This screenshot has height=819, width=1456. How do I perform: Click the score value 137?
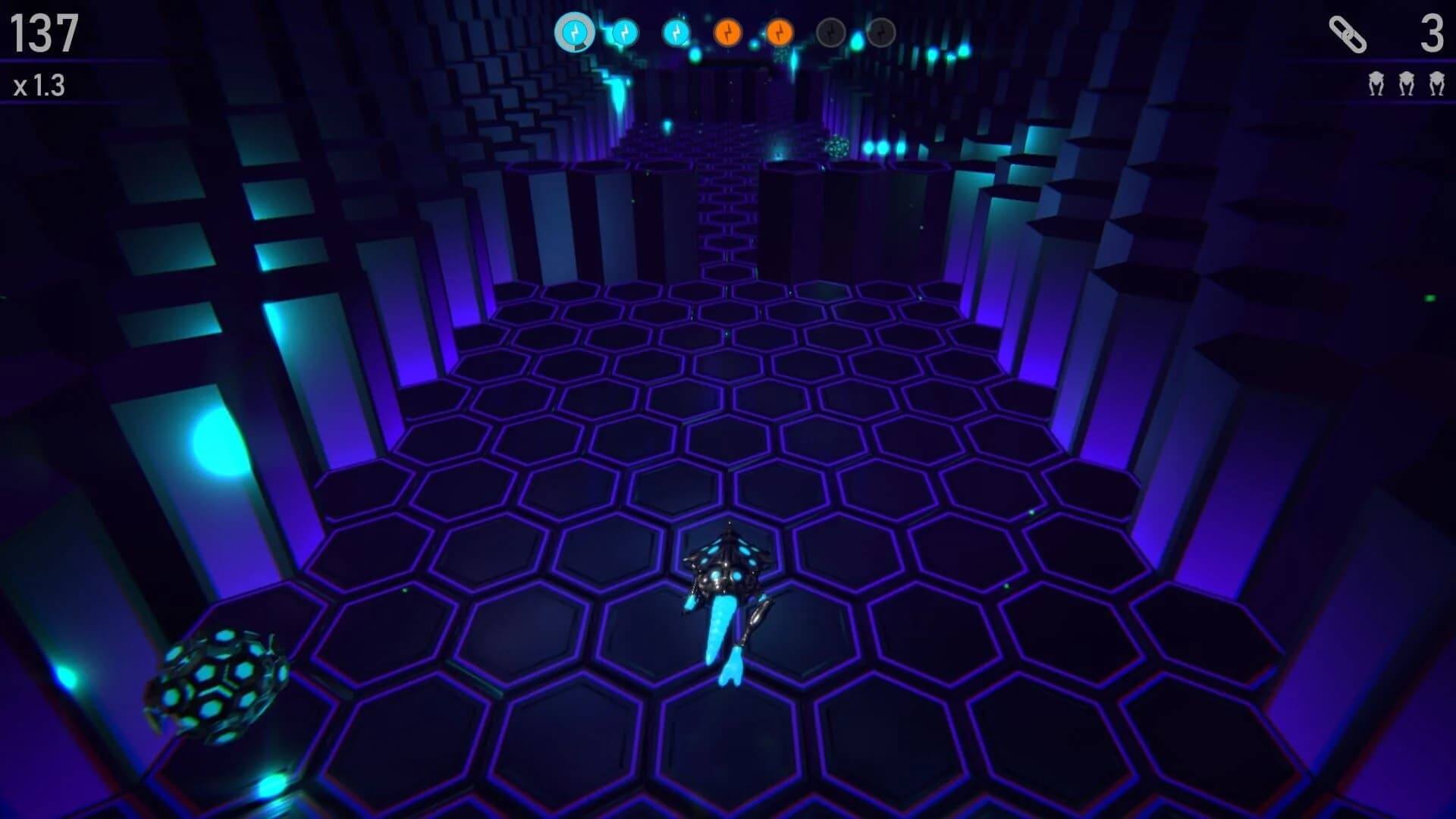[43, 33]
